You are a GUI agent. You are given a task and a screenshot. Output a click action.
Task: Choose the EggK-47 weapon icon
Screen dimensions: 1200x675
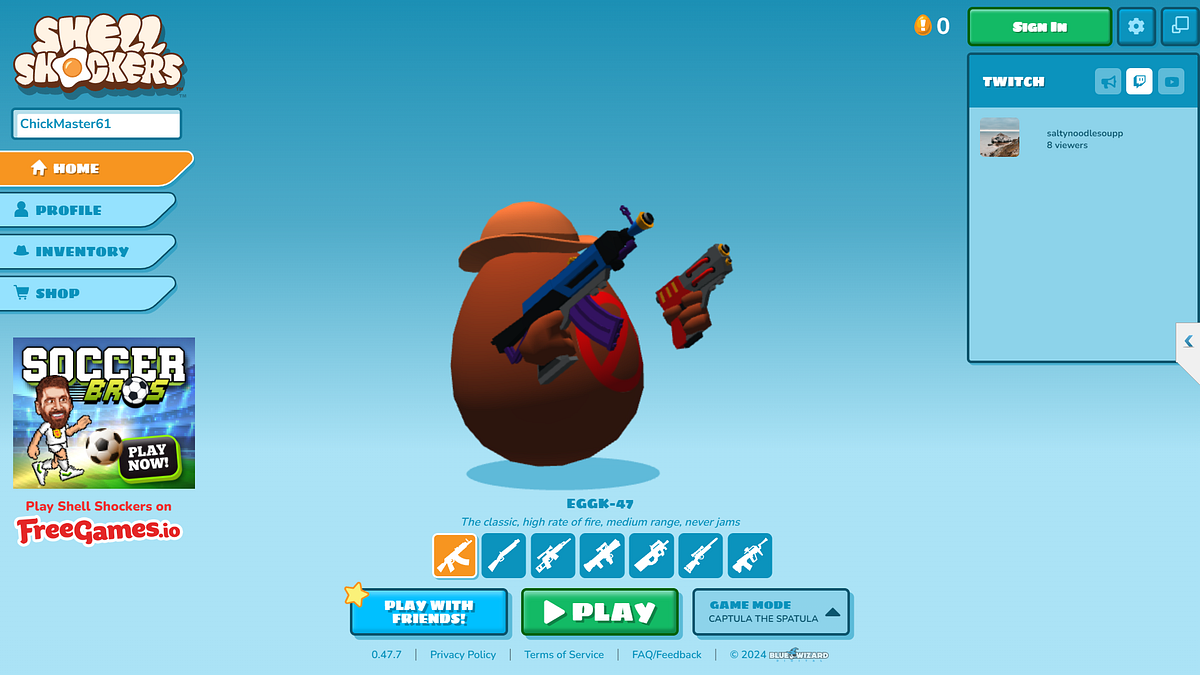click(x=455, y=556)
